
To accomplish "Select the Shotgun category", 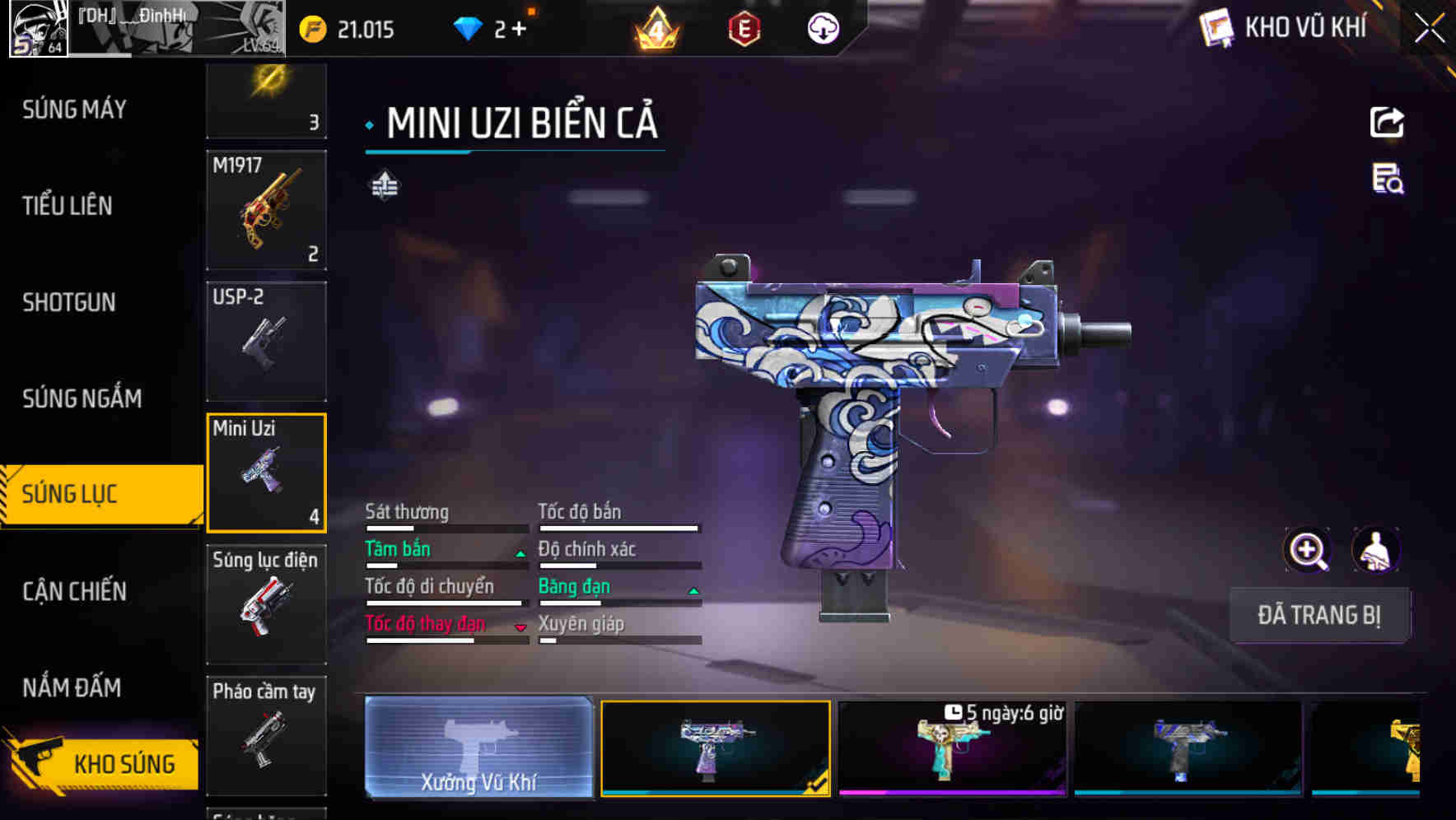I will 69,302.
